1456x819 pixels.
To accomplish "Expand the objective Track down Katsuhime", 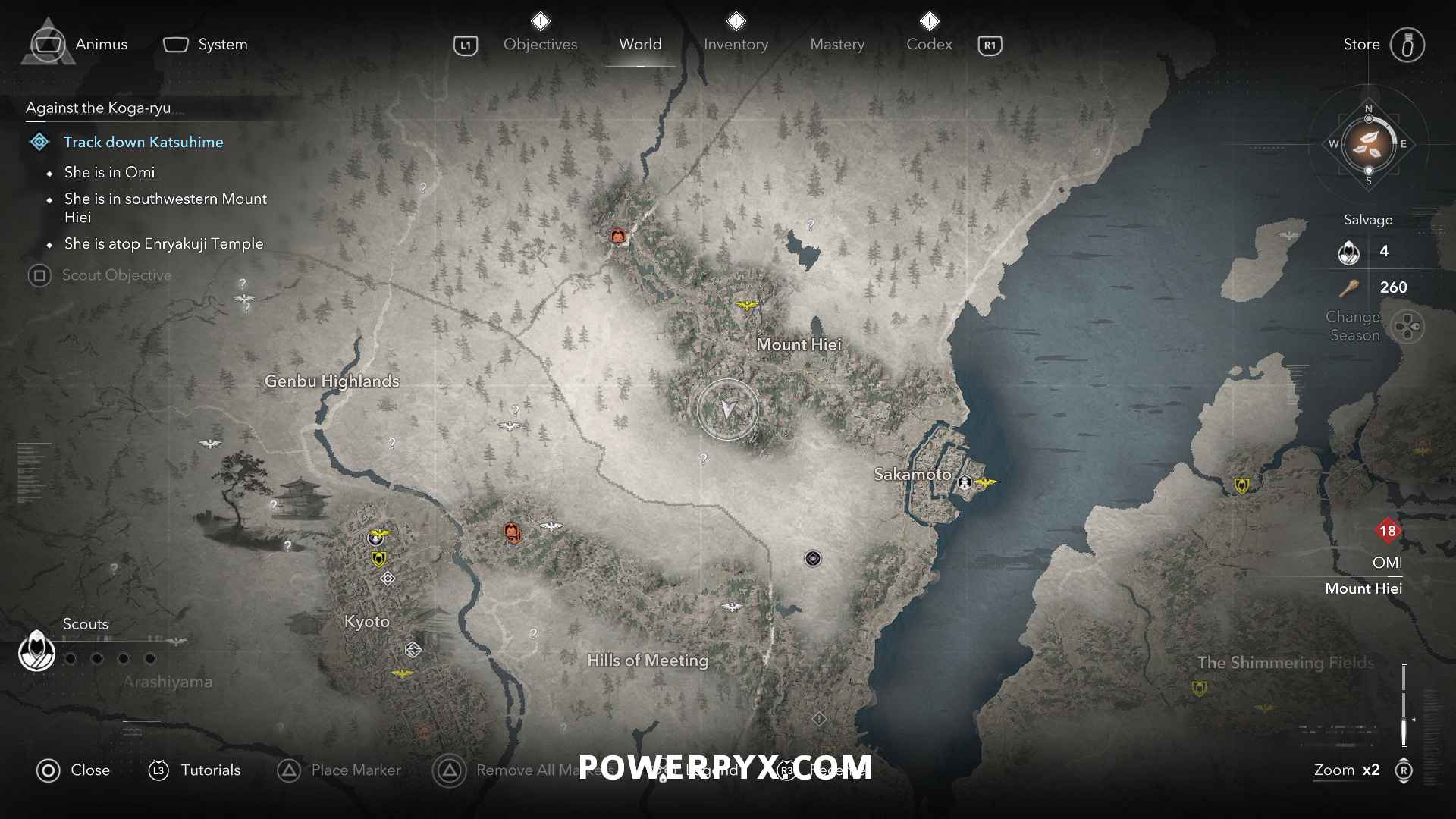I will coord(143,142).
